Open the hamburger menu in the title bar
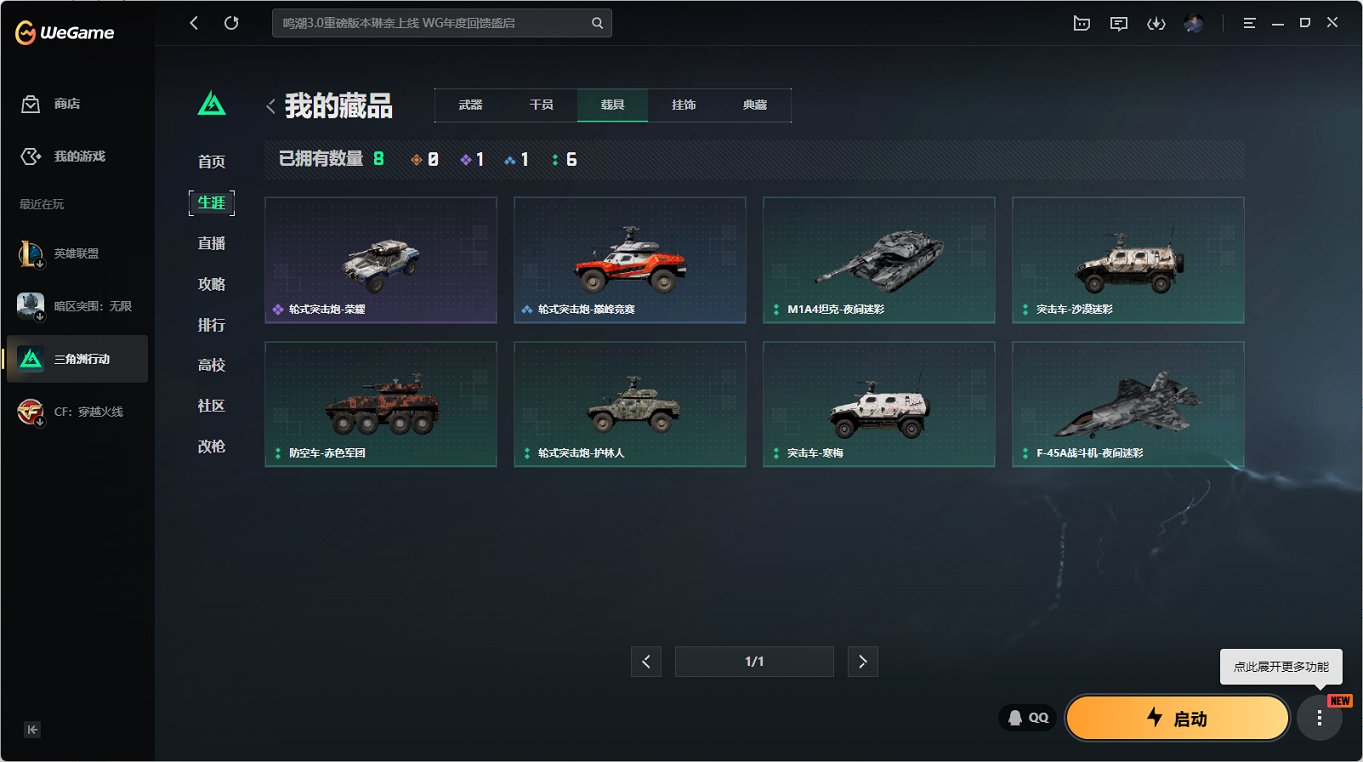Screen dimensions: 1363x762 (x=1249, y=22)
